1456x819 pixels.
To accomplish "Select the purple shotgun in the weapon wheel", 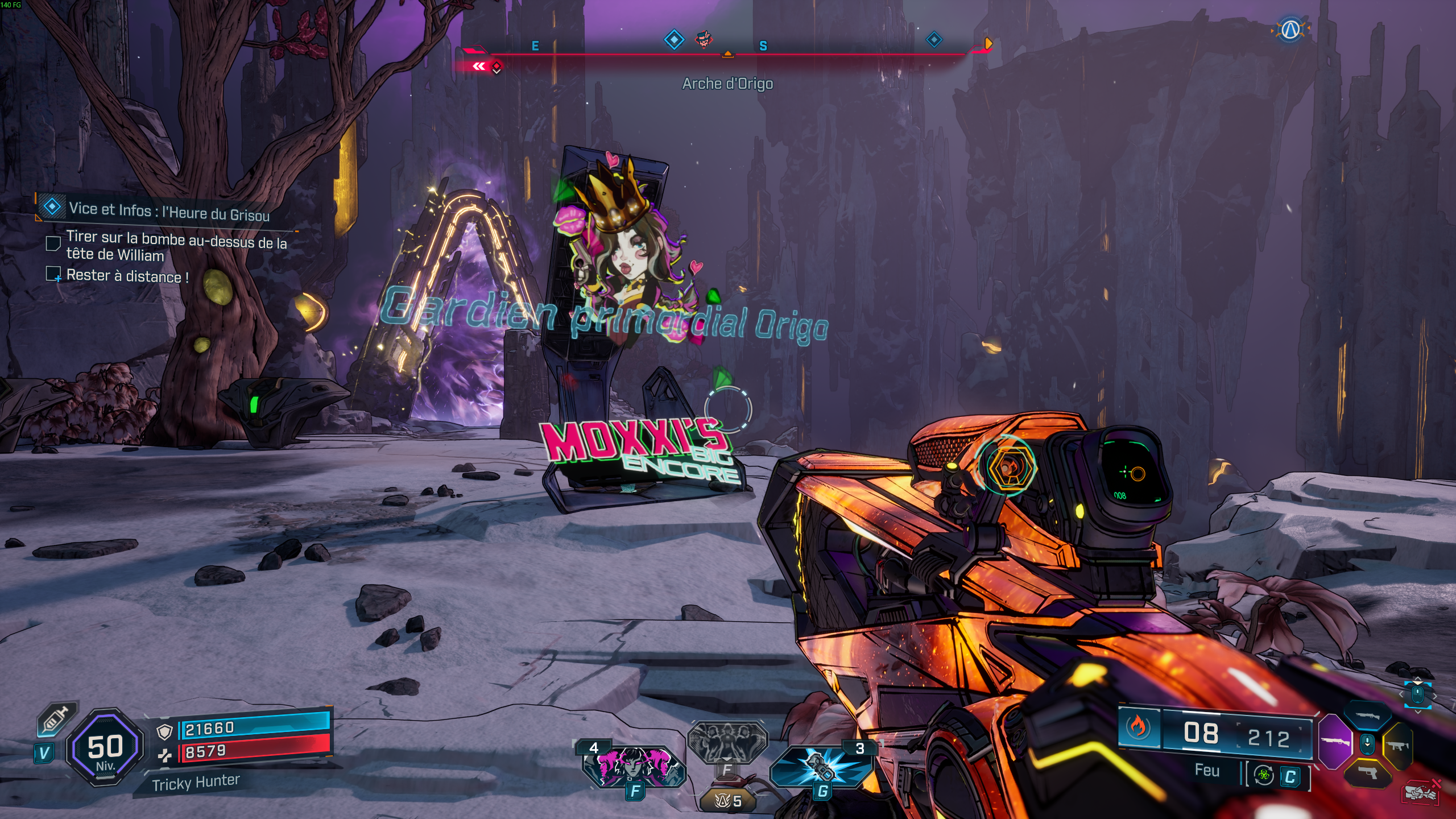I will click(x=1335, y=743).
